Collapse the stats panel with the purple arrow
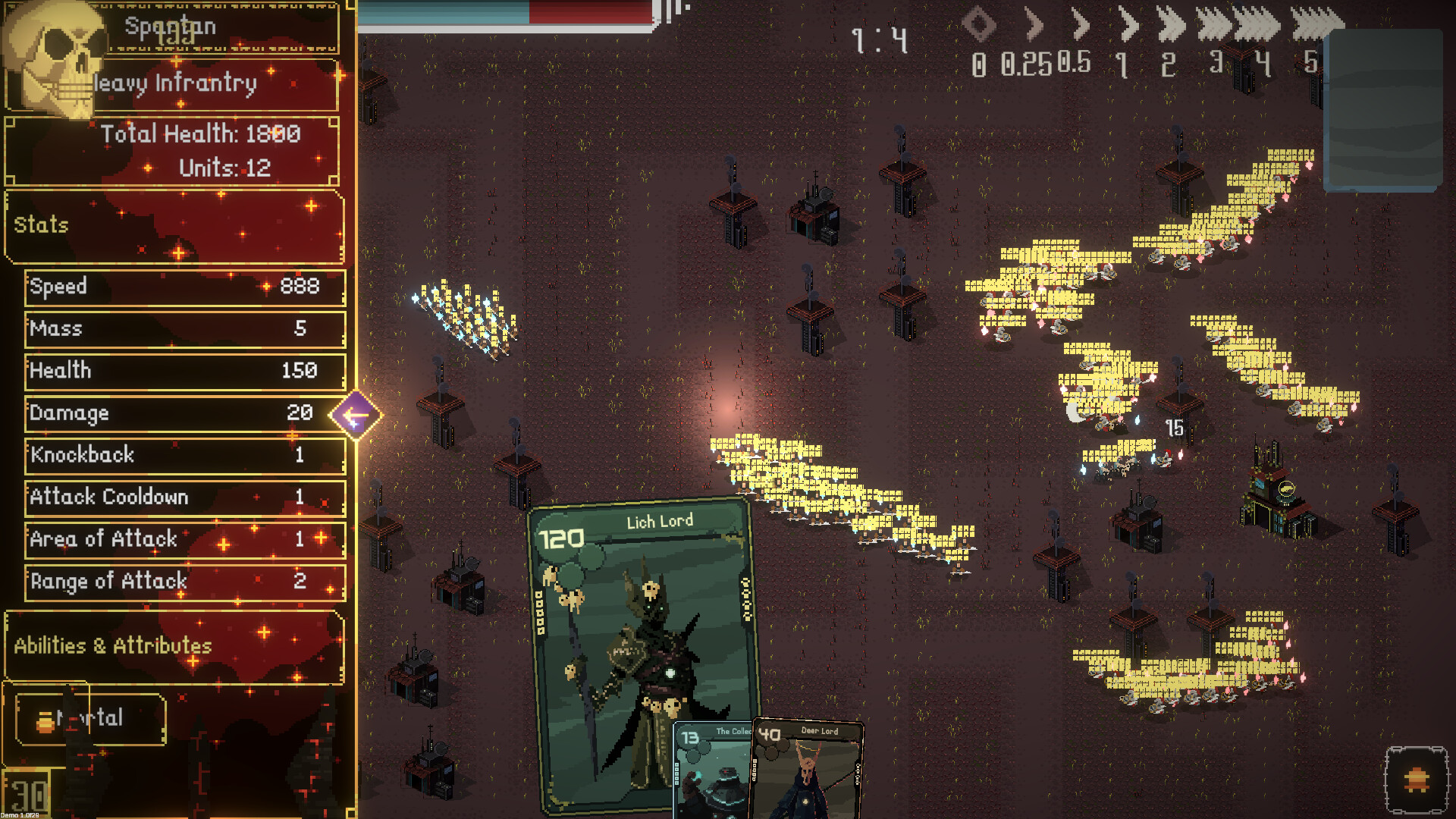This screenshot has width=1456, height=819. click(355, 415)
